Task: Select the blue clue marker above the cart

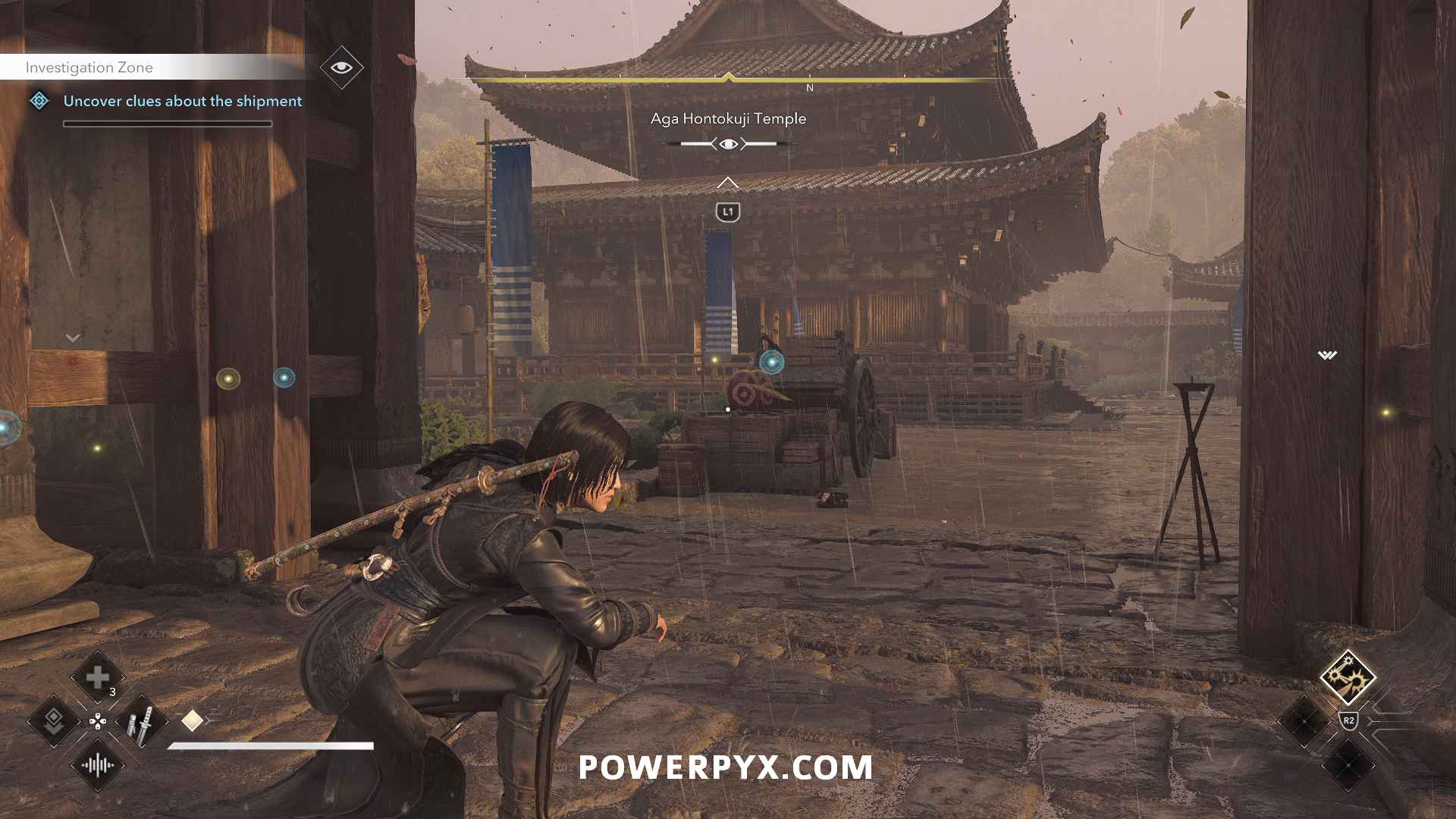Action: tap(772, 362)
